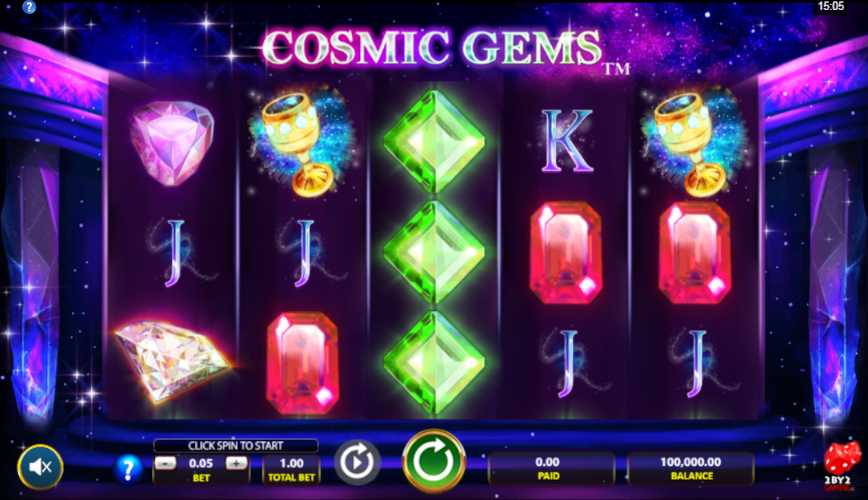Toggle the sound mute speaker button
The image size is (868, 500).
point(40,466)
